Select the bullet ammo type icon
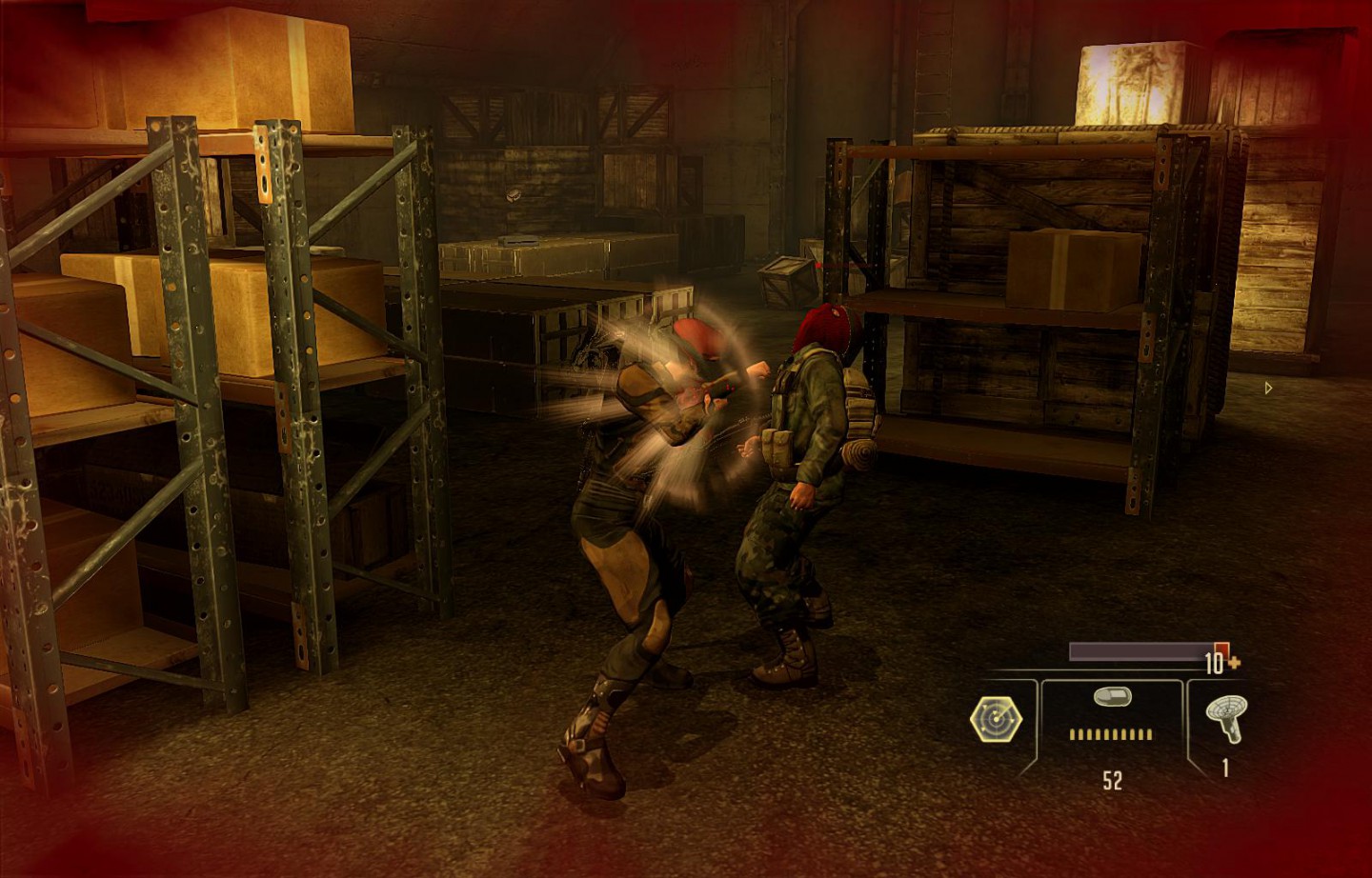 point(1110,698)
